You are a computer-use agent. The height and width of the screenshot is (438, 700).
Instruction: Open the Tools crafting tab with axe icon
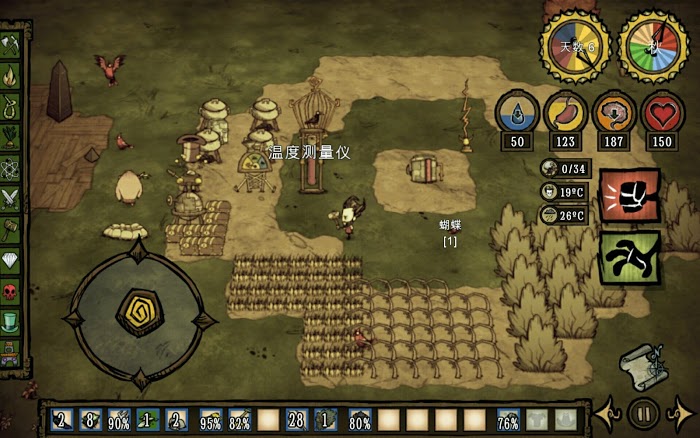(11, 45)
